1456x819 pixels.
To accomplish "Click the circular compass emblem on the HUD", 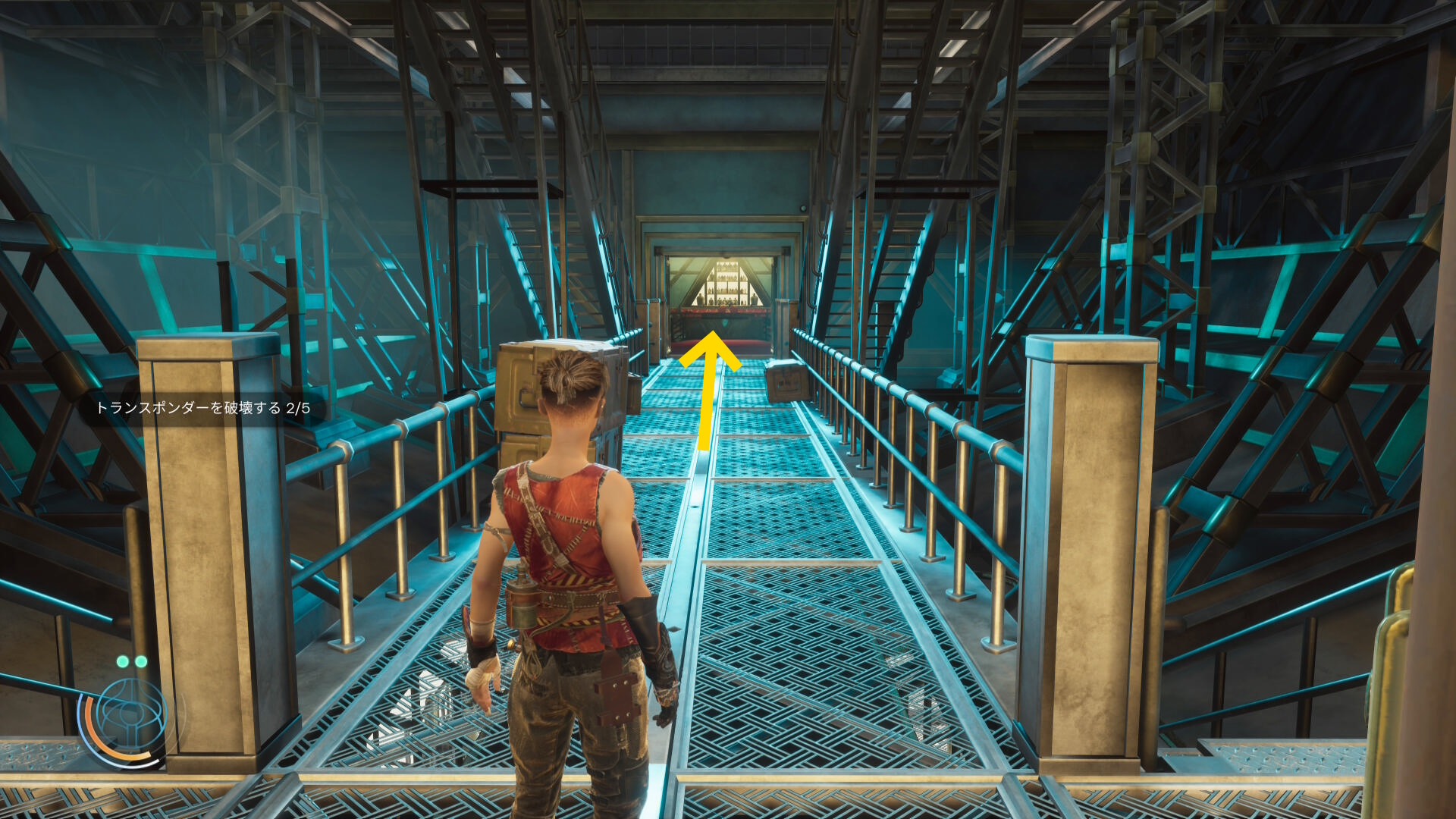I will coord(129,715).
